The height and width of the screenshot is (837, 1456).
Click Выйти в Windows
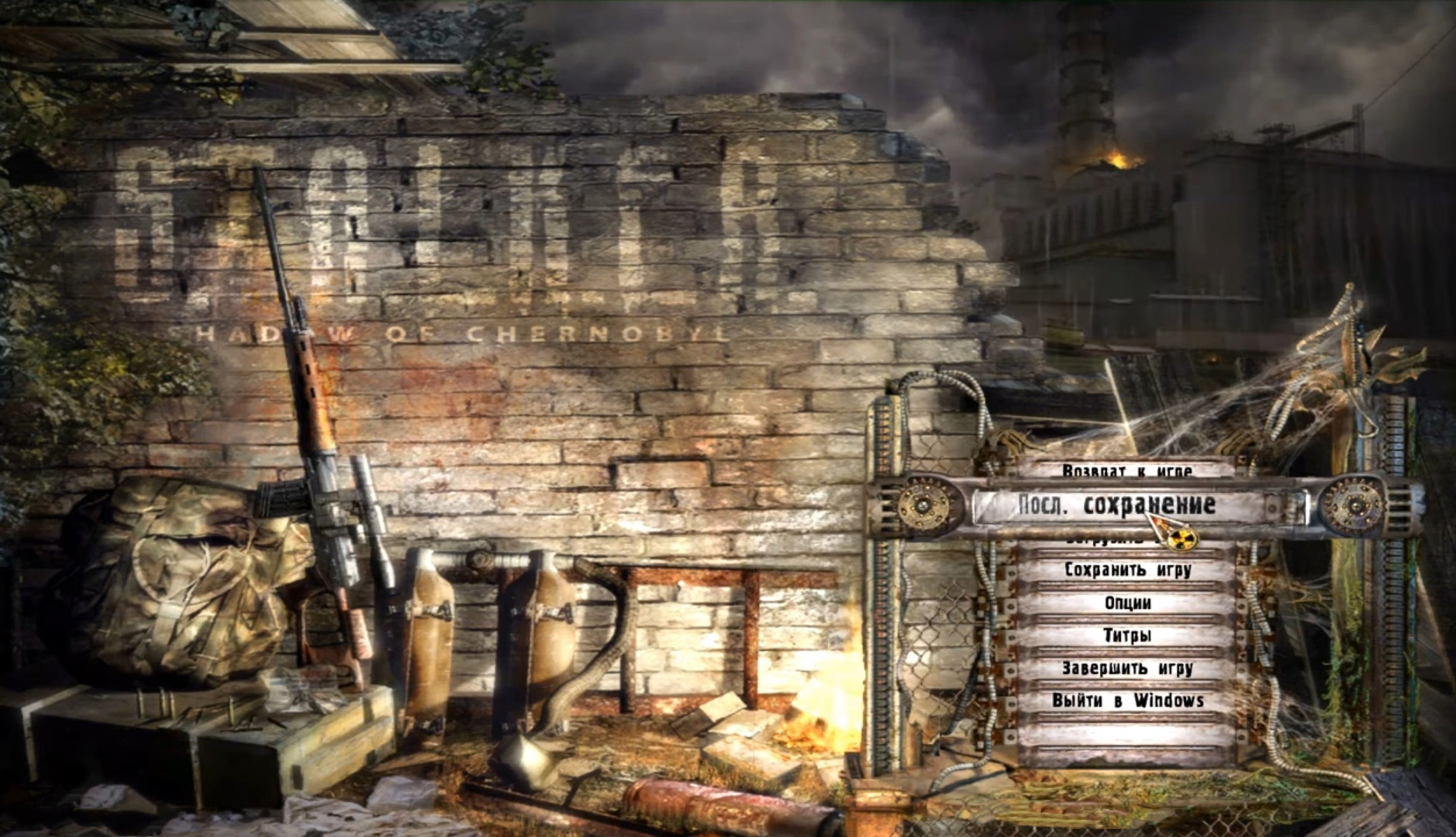(1127, 701)
